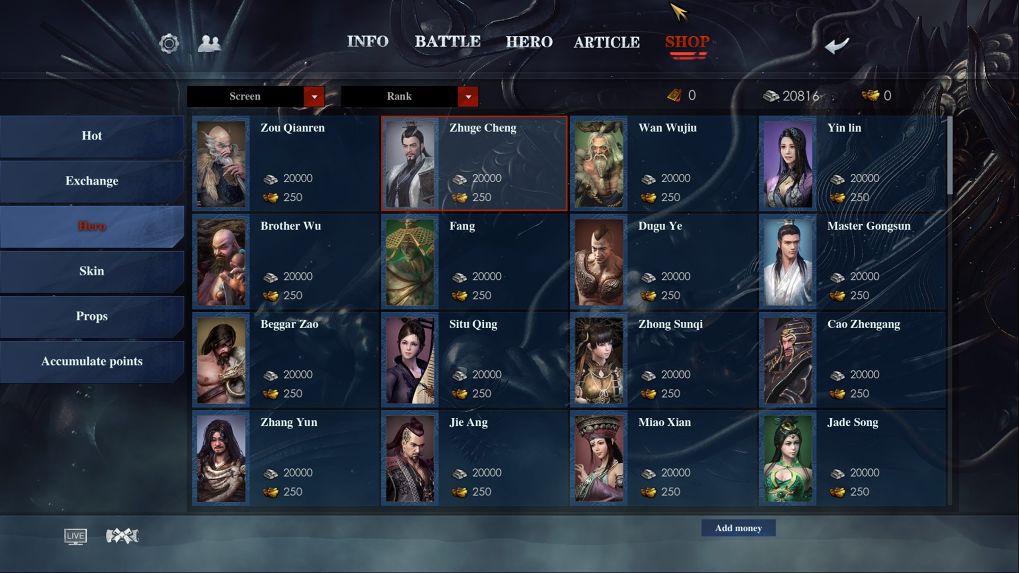Open the HERO tab

click(x=529, y=42)
